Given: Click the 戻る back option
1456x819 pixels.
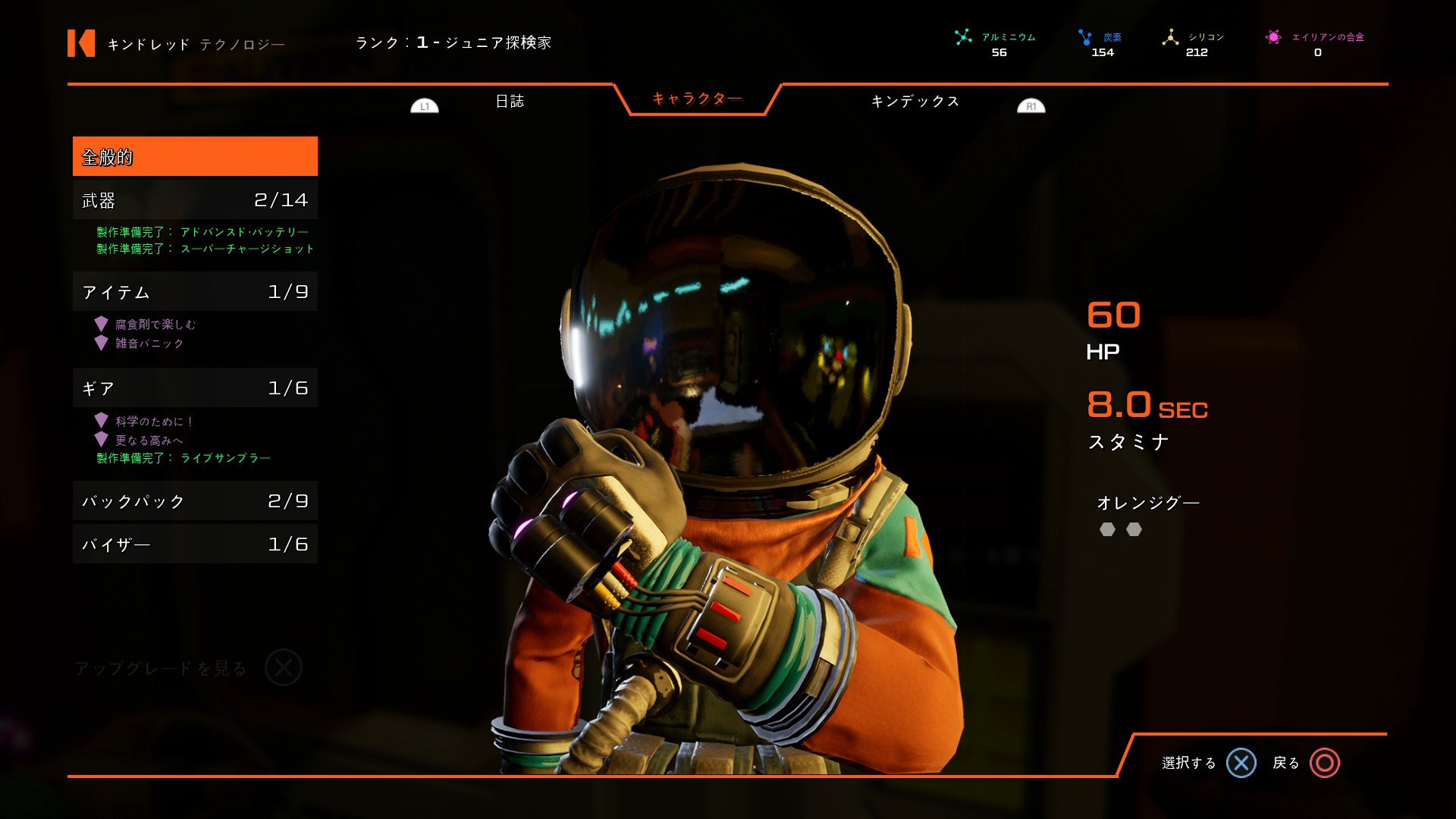Looking at the screenshot, I should [x=1306, y=763].
